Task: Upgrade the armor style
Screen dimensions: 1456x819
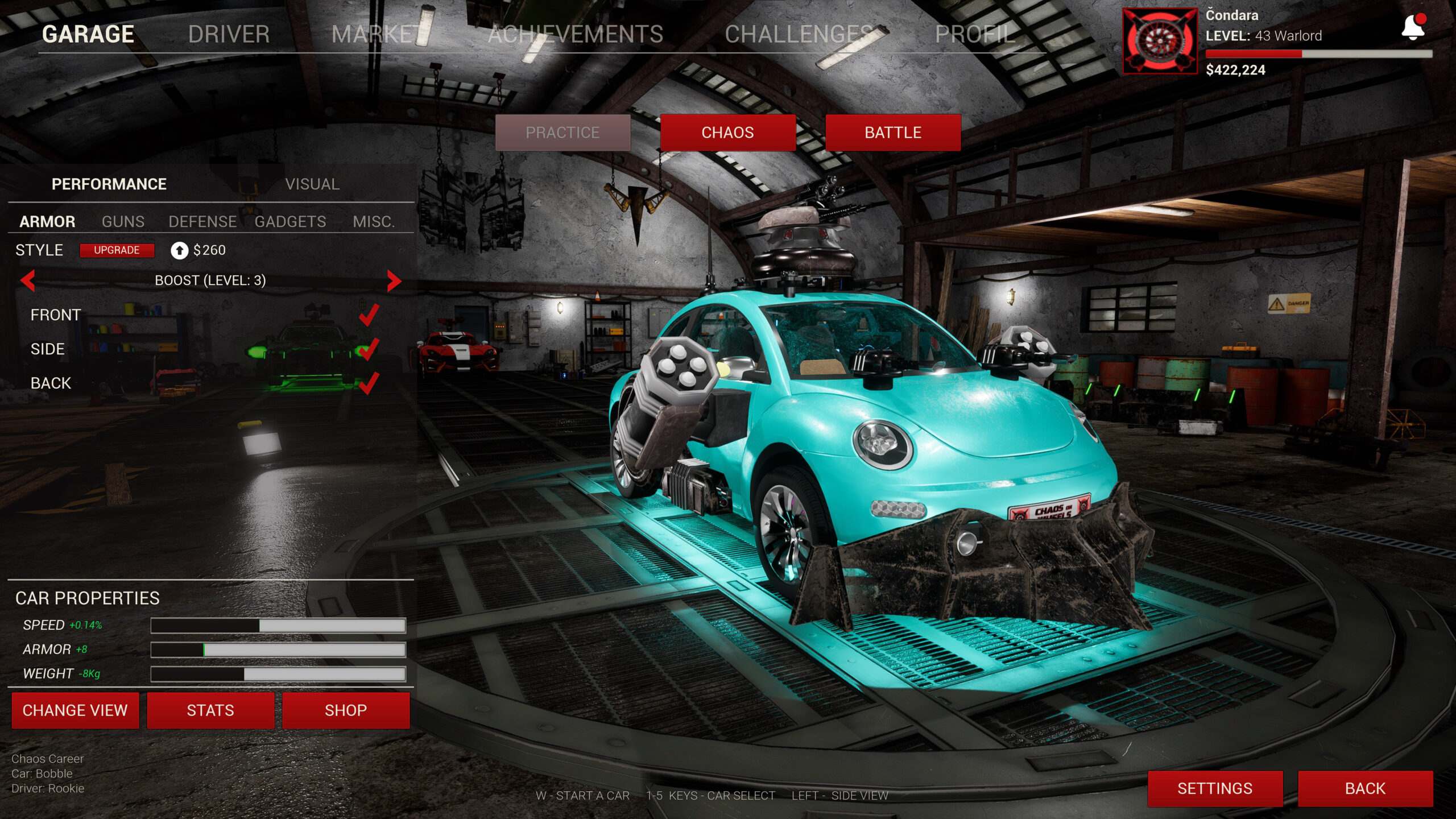Action: (117, 250)
